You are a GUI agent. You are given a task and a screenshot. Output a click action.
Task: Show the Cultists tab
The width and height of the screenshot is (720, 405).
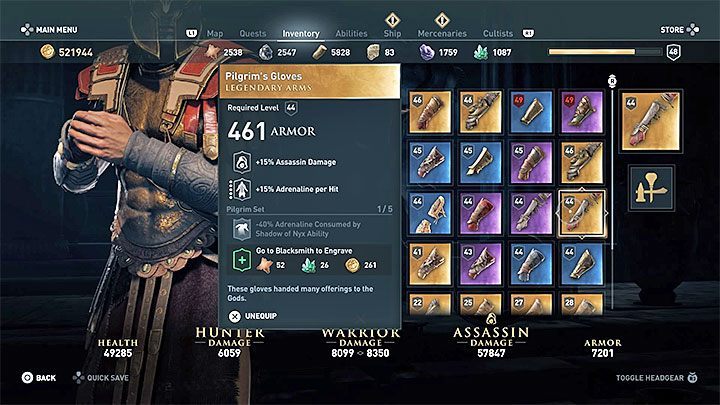click(x=497, y=33)
